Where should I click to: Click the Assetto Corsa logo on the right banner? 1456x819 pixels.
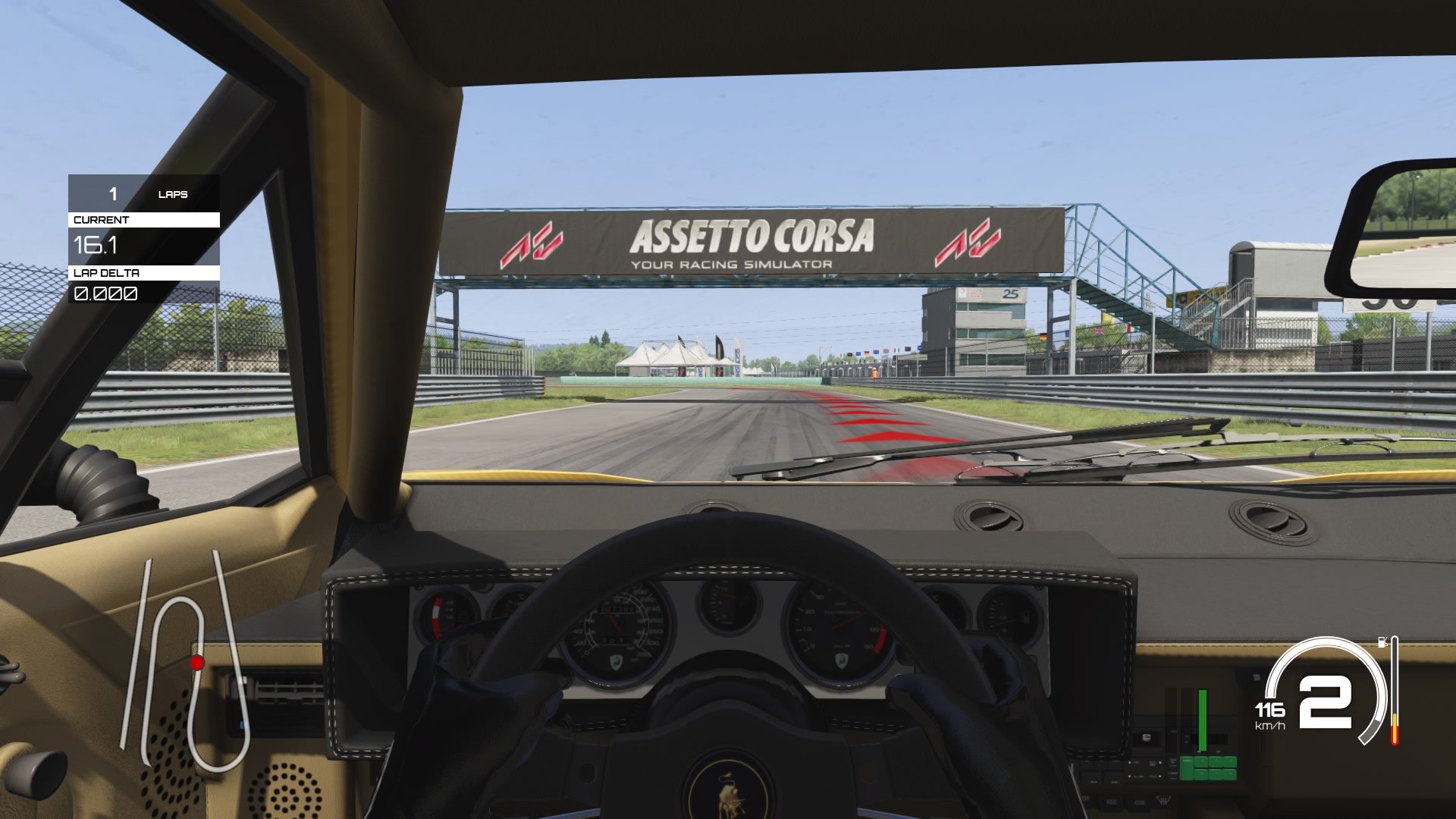(966, 243)
